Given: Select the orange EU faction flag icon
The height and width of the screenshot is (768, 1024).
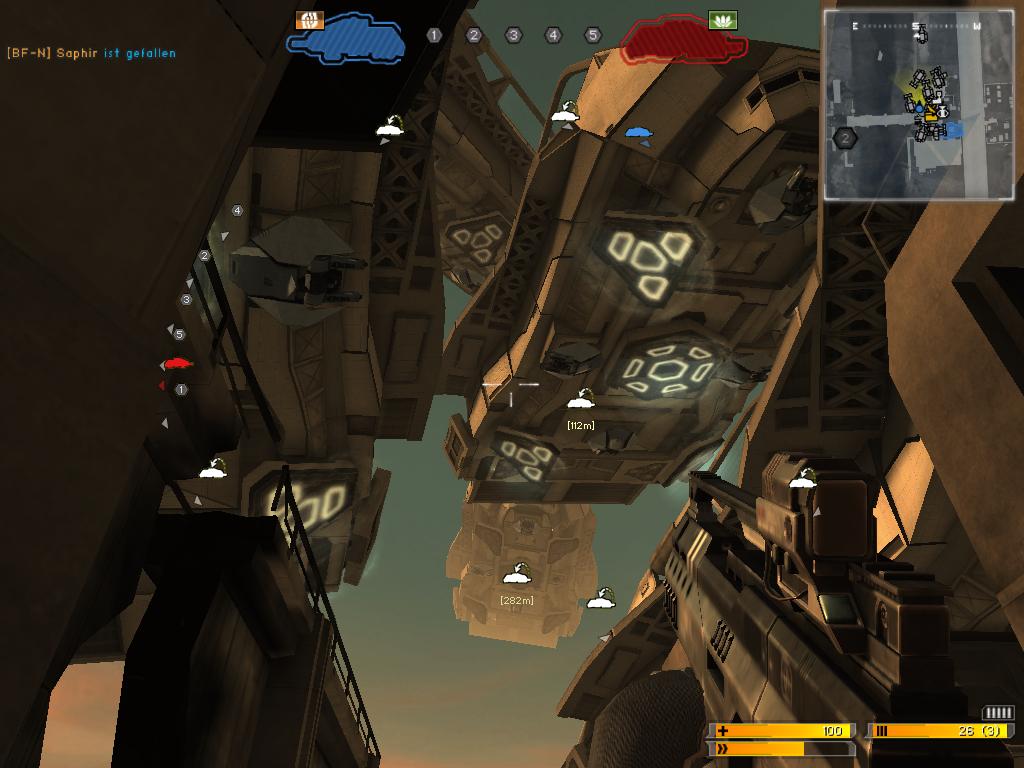Looking at the screenshot, I should (x=310, y=20).
